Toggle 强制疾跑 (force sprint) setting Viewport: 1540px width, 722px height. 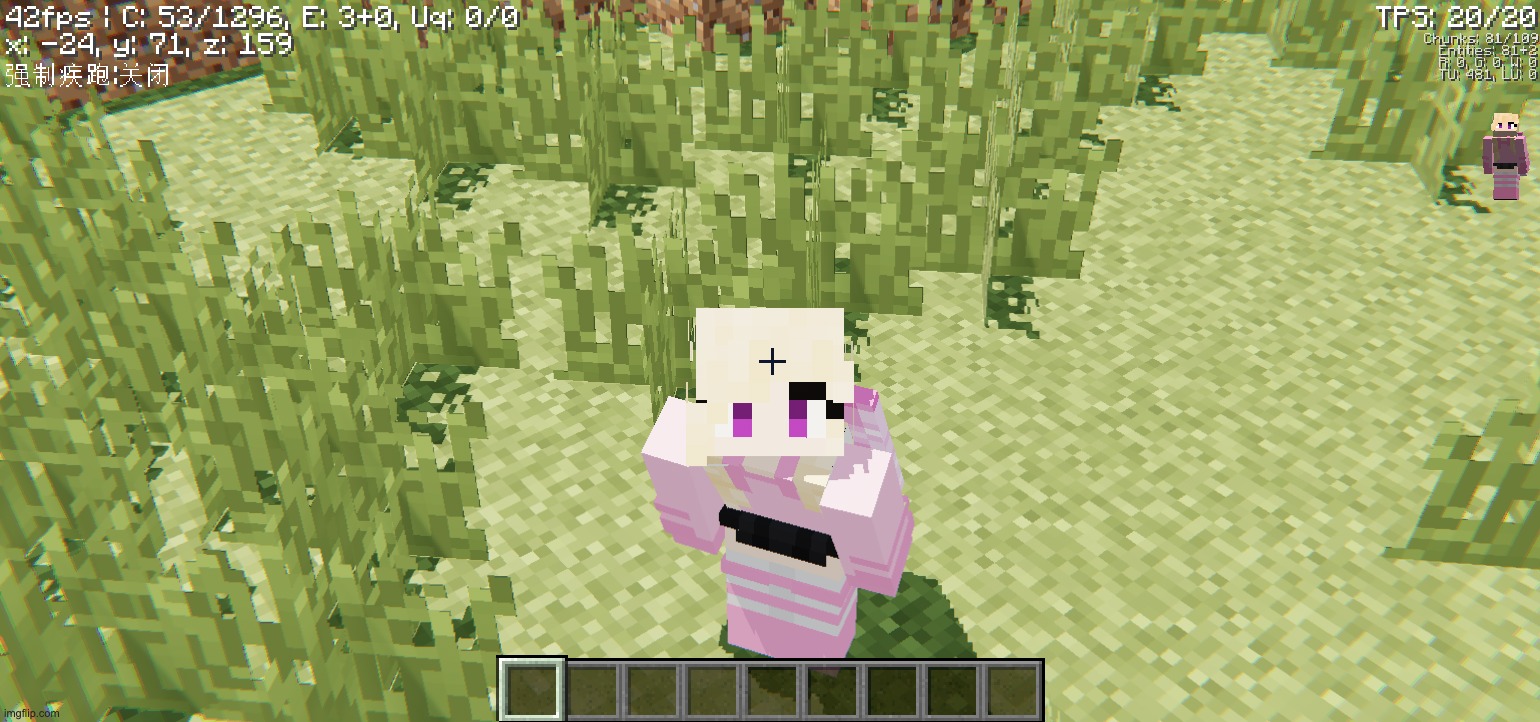[x=85, y=73]
